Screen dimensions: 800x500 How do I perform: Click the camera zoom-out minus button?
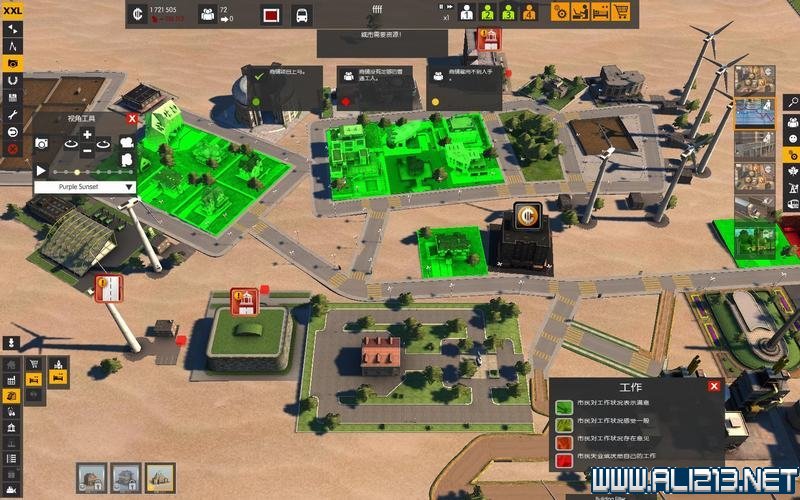point(87,150)
